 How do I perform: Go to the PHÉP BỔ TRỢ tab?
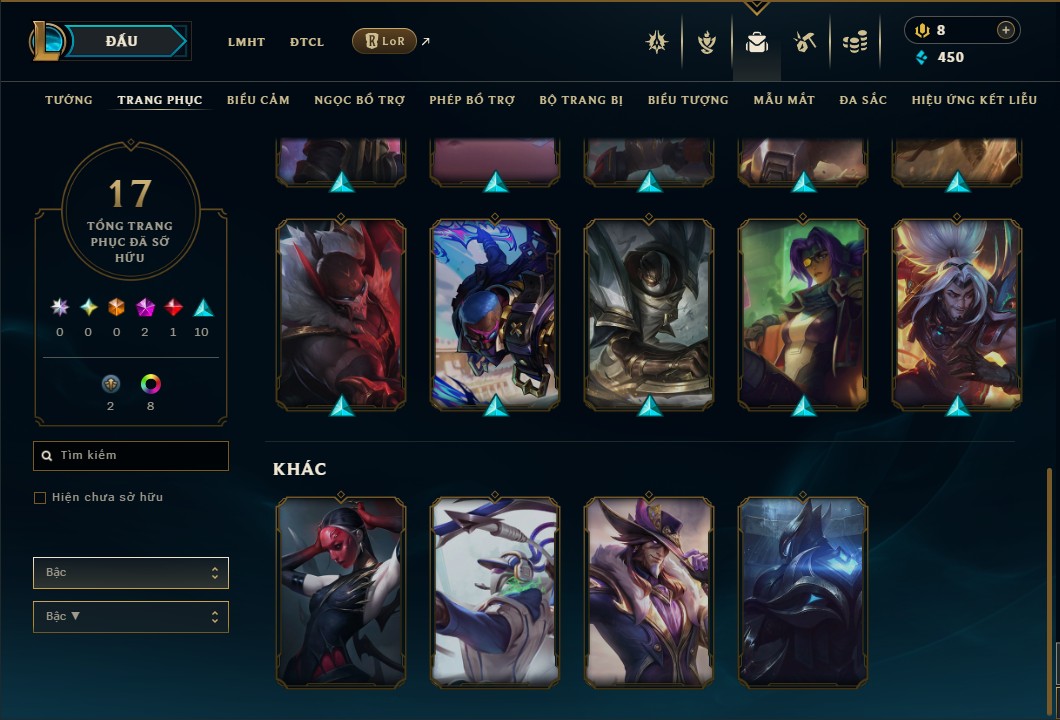(472, 100)
